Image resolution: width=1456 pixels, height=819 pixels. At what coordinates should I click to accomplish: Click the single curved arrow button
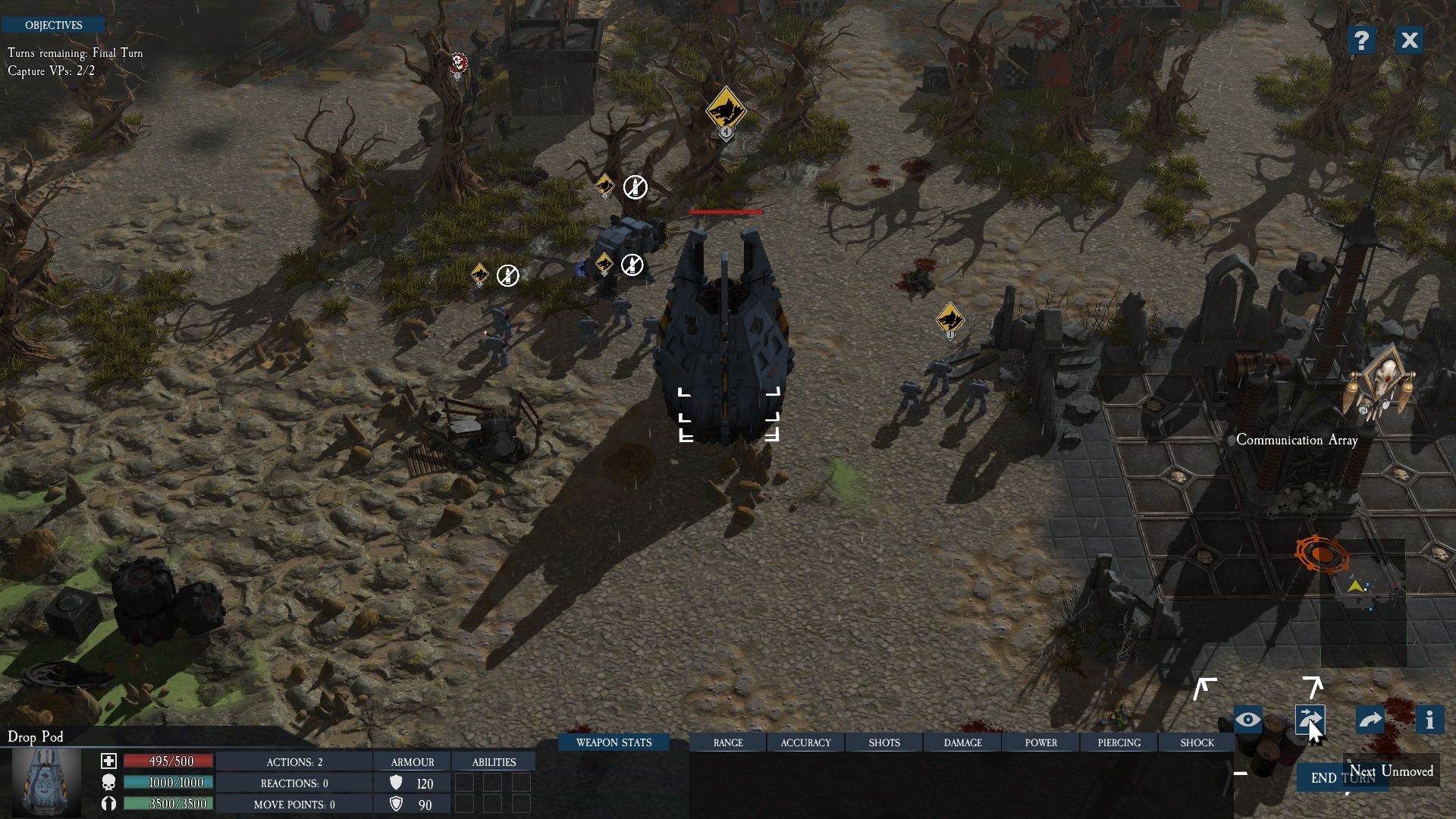[x=1370, y=720]
